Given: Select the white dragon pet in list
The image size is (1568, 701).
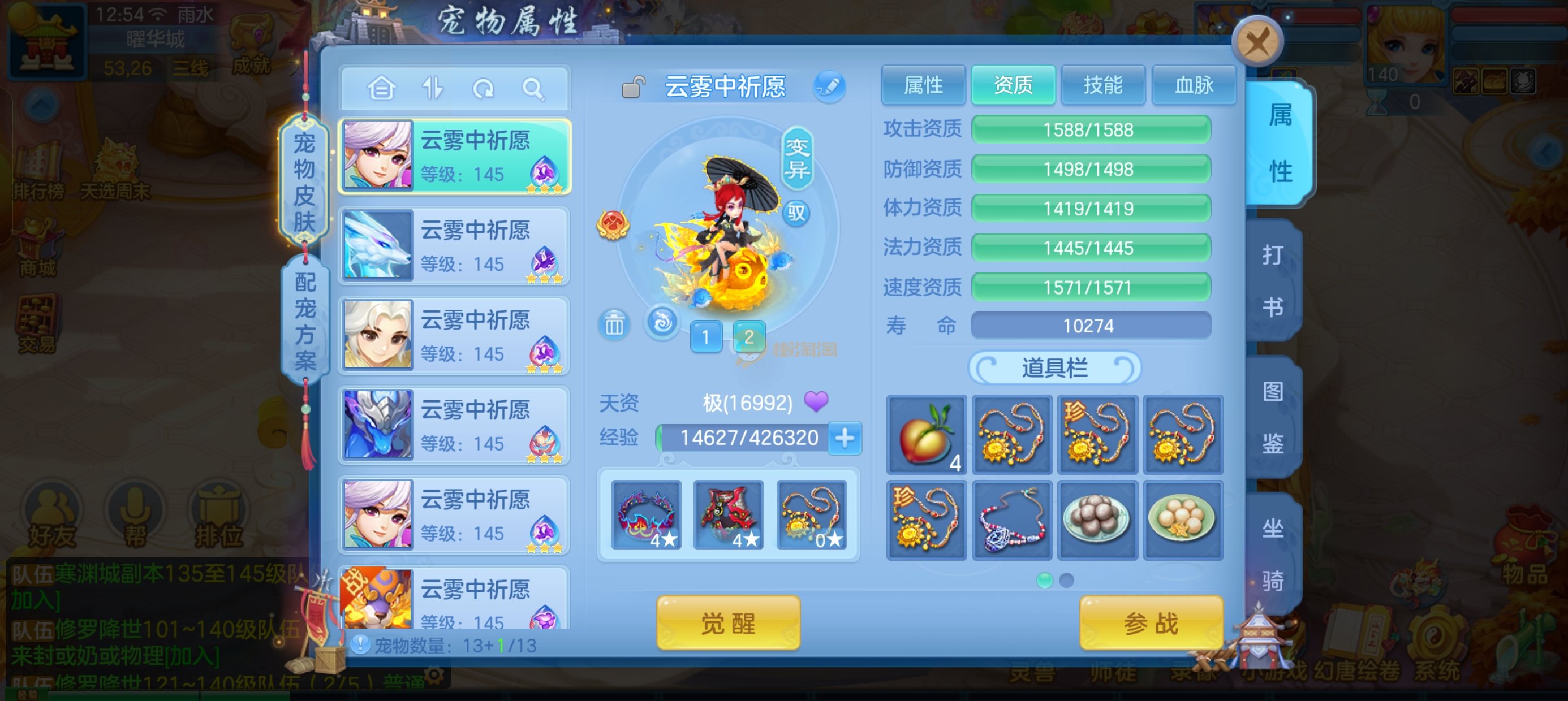Looking at the screenshot, I should tap(454, 245).
